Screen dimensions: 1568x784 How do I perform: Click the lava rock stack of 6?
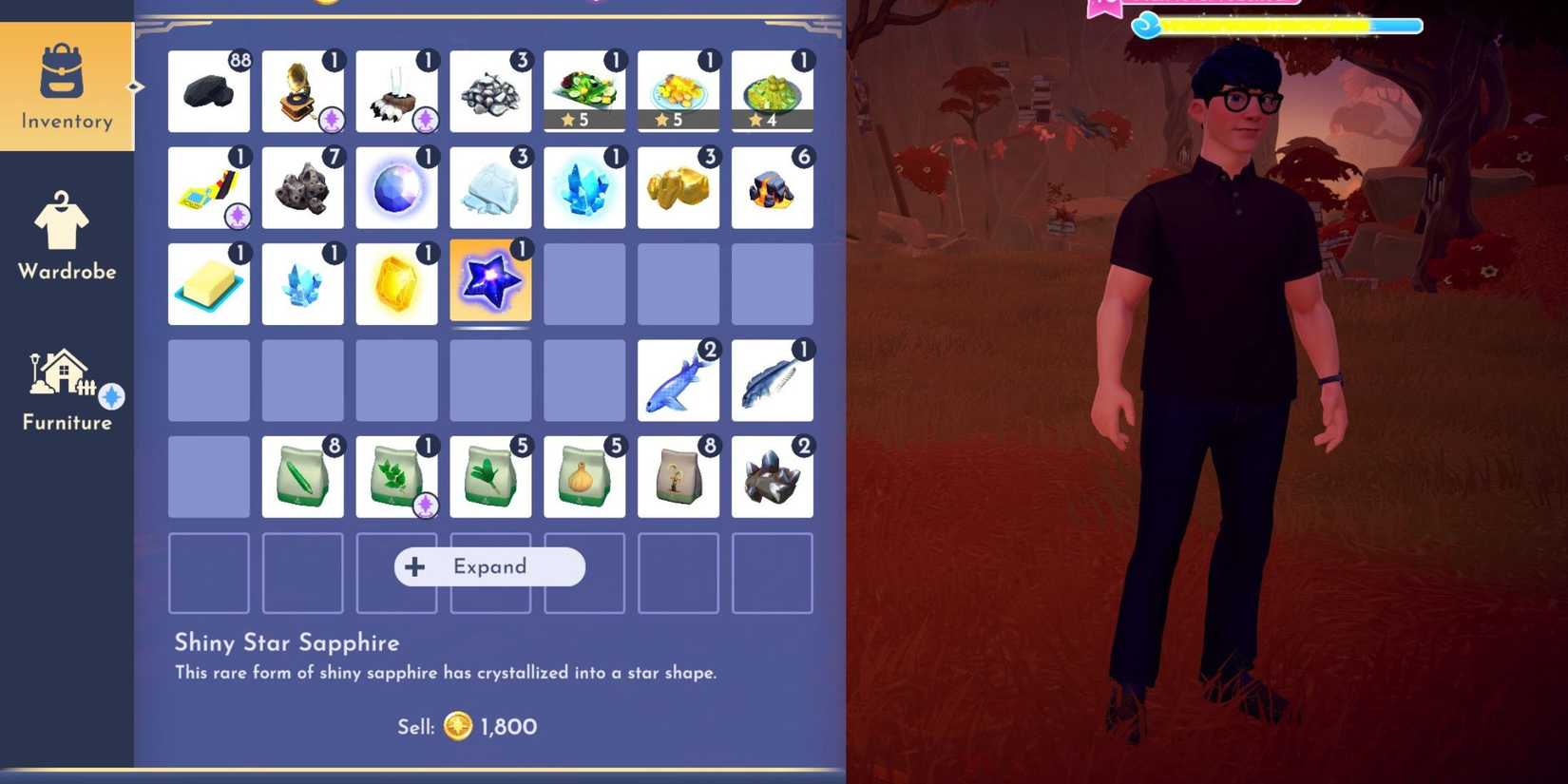click(x=773, y=187)
